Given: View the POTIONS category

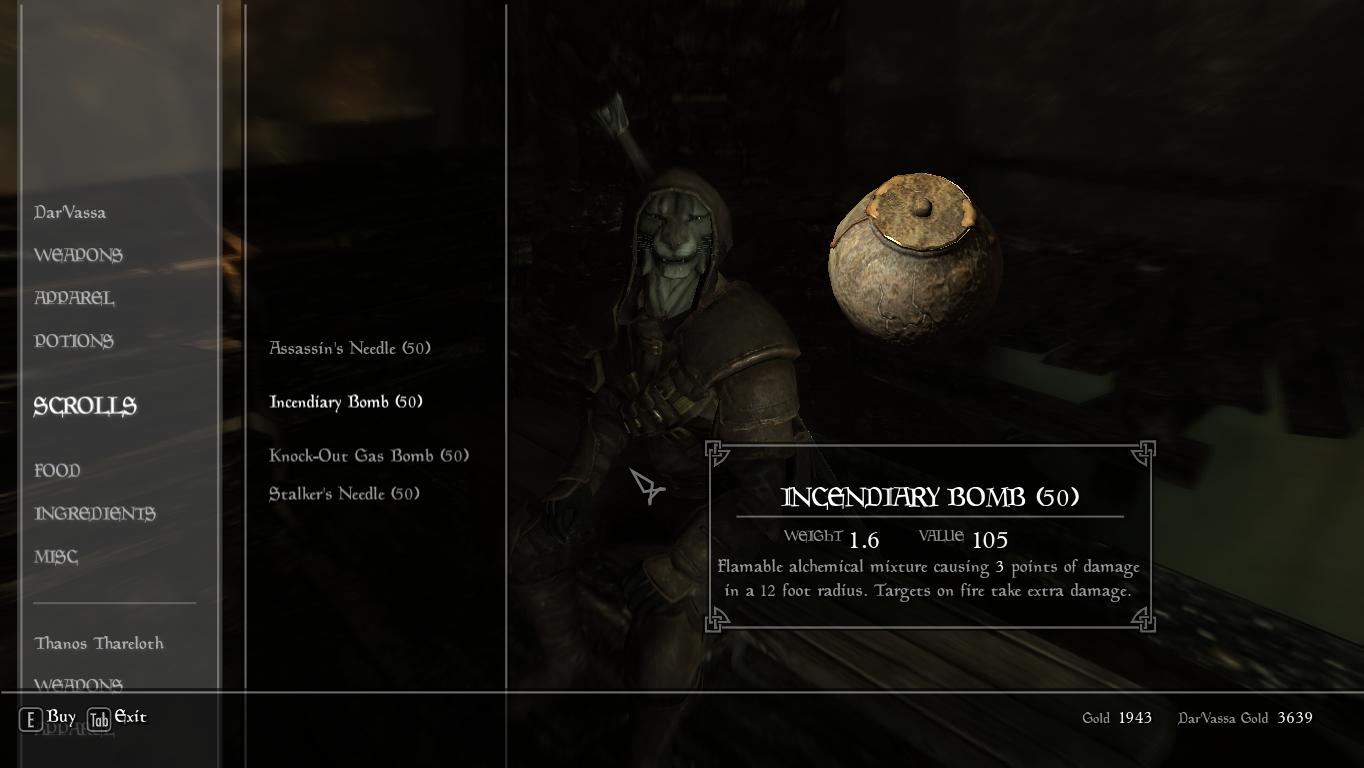Looking at the screenshot, I should click(74, 341).
